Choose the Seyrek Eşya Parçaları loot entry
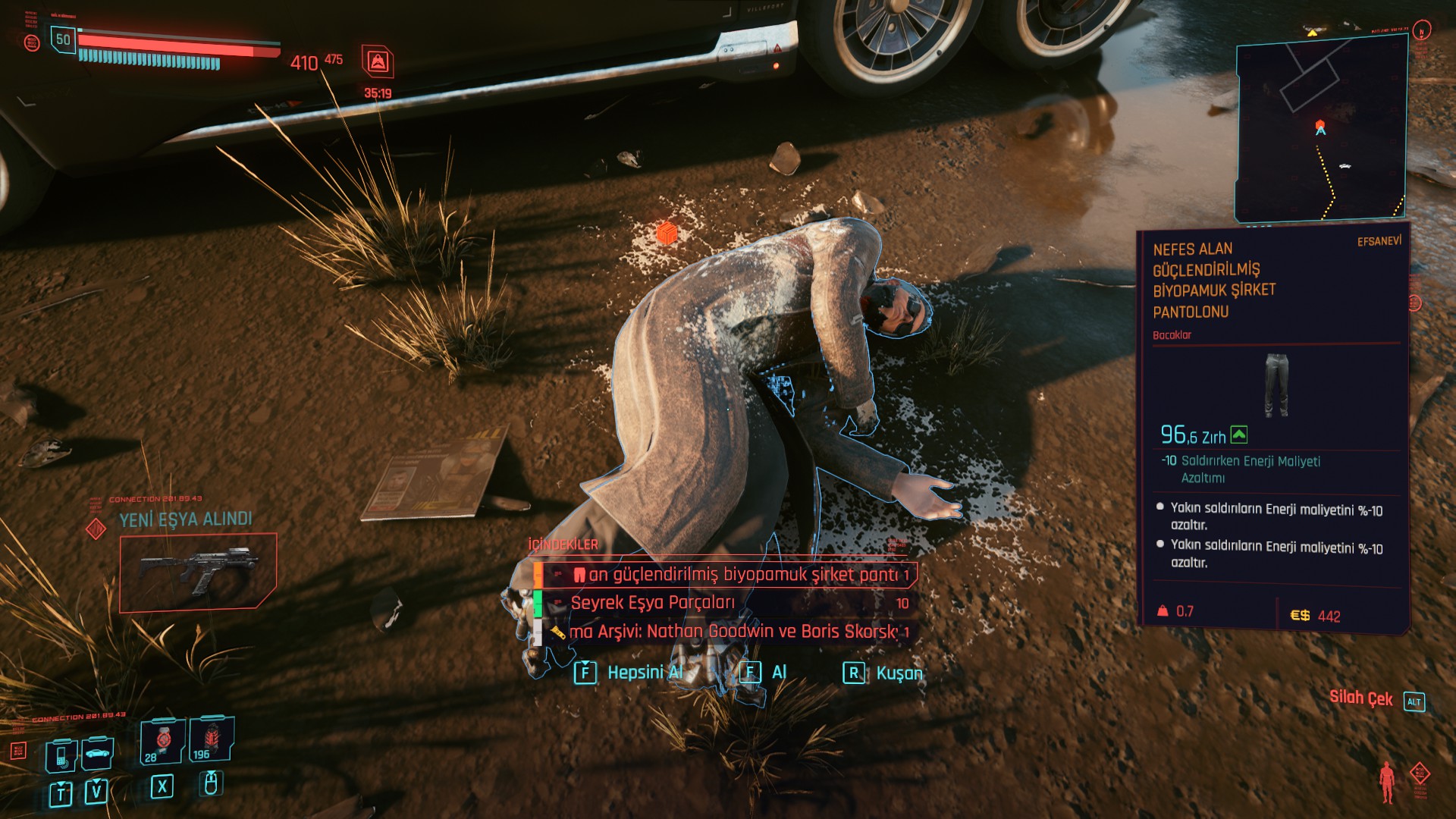 click(x=728, y=603)
